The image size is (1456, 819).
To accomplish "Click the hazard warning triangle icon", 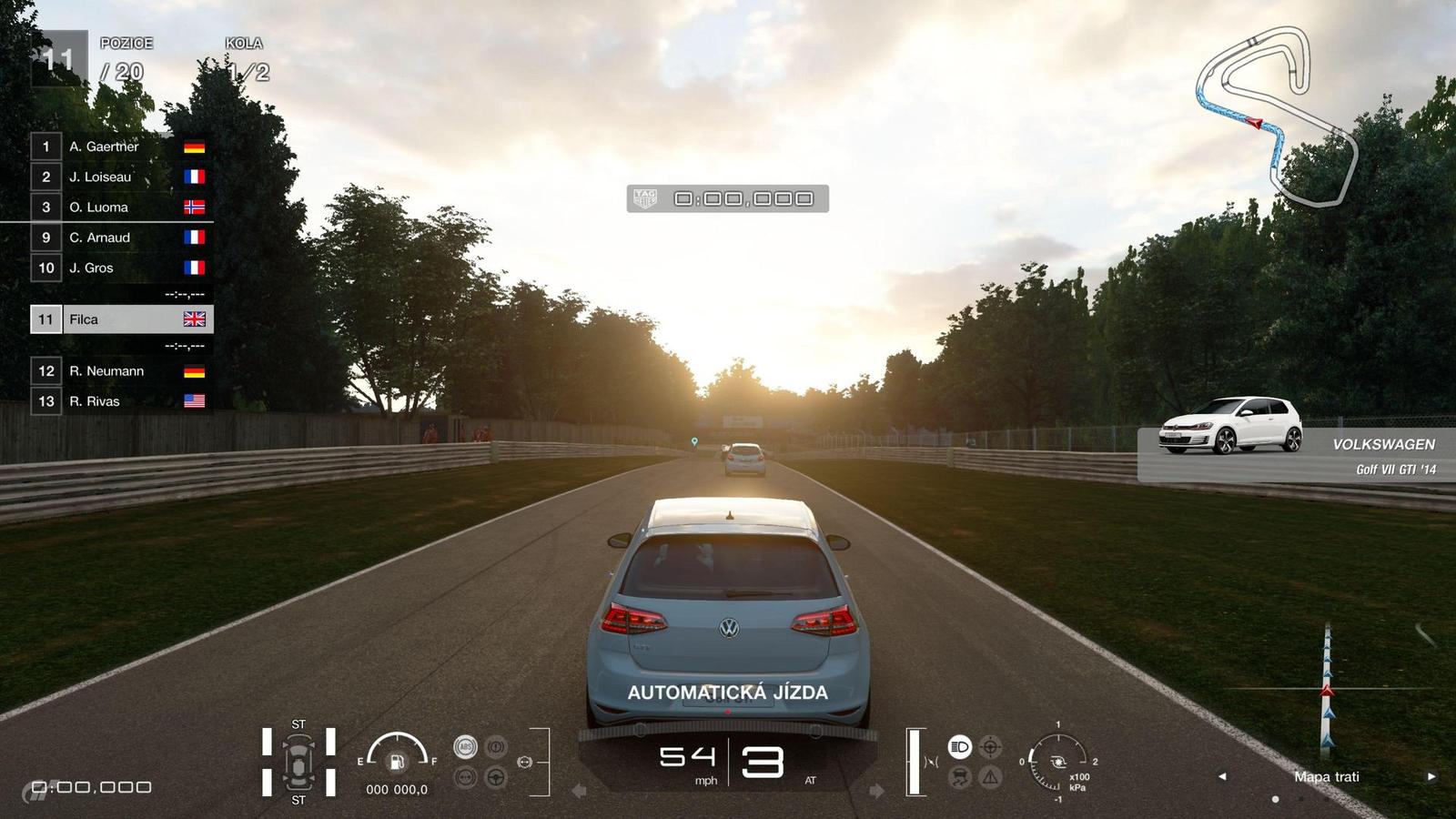I will tap(990, 777).
